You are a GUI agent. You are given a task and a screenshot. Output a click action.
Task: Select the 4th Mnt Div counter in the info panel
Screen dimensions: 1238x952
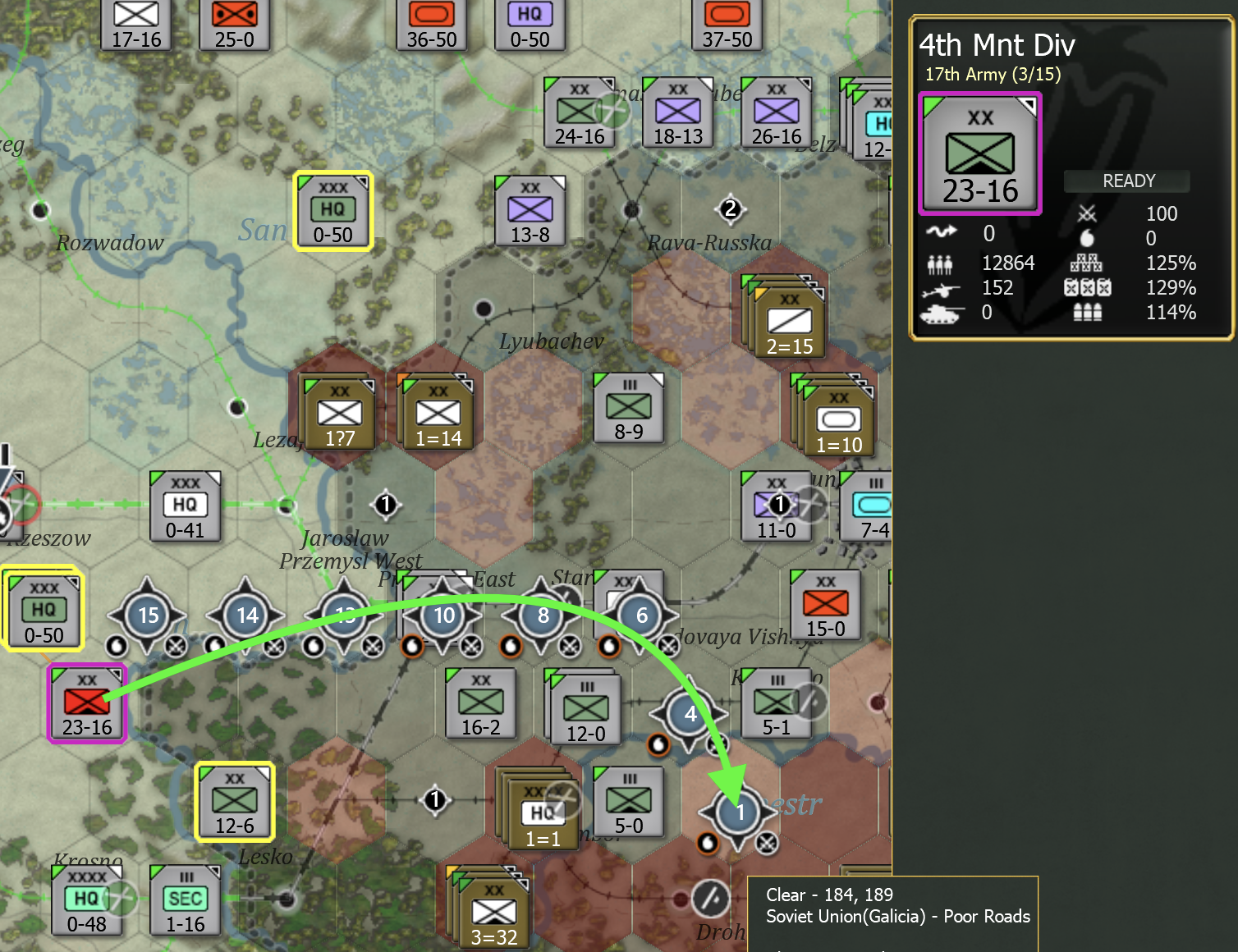[980, 154]
